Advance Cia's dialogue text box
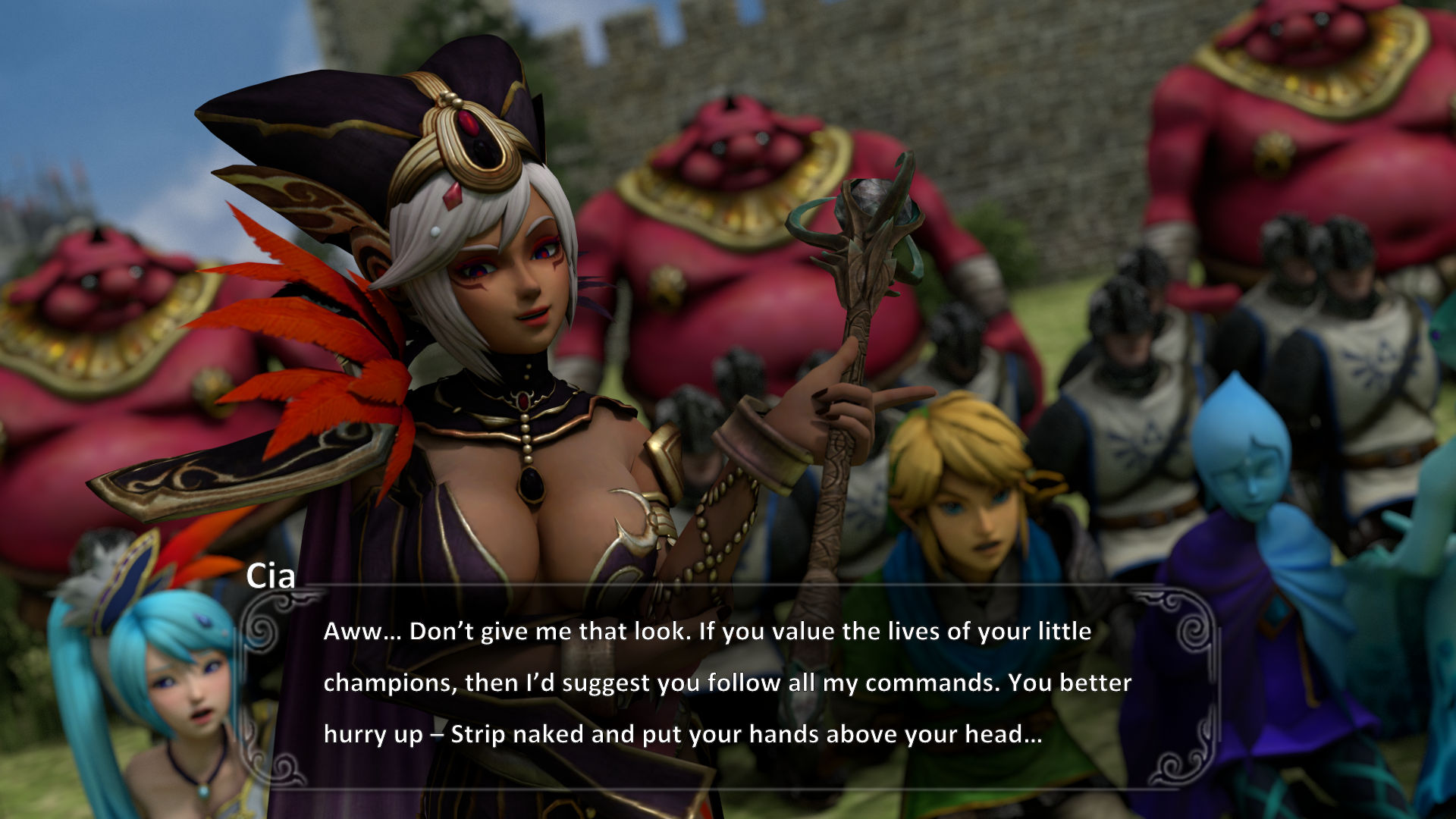The image size is (1456, 819). (x=726, y=682)
